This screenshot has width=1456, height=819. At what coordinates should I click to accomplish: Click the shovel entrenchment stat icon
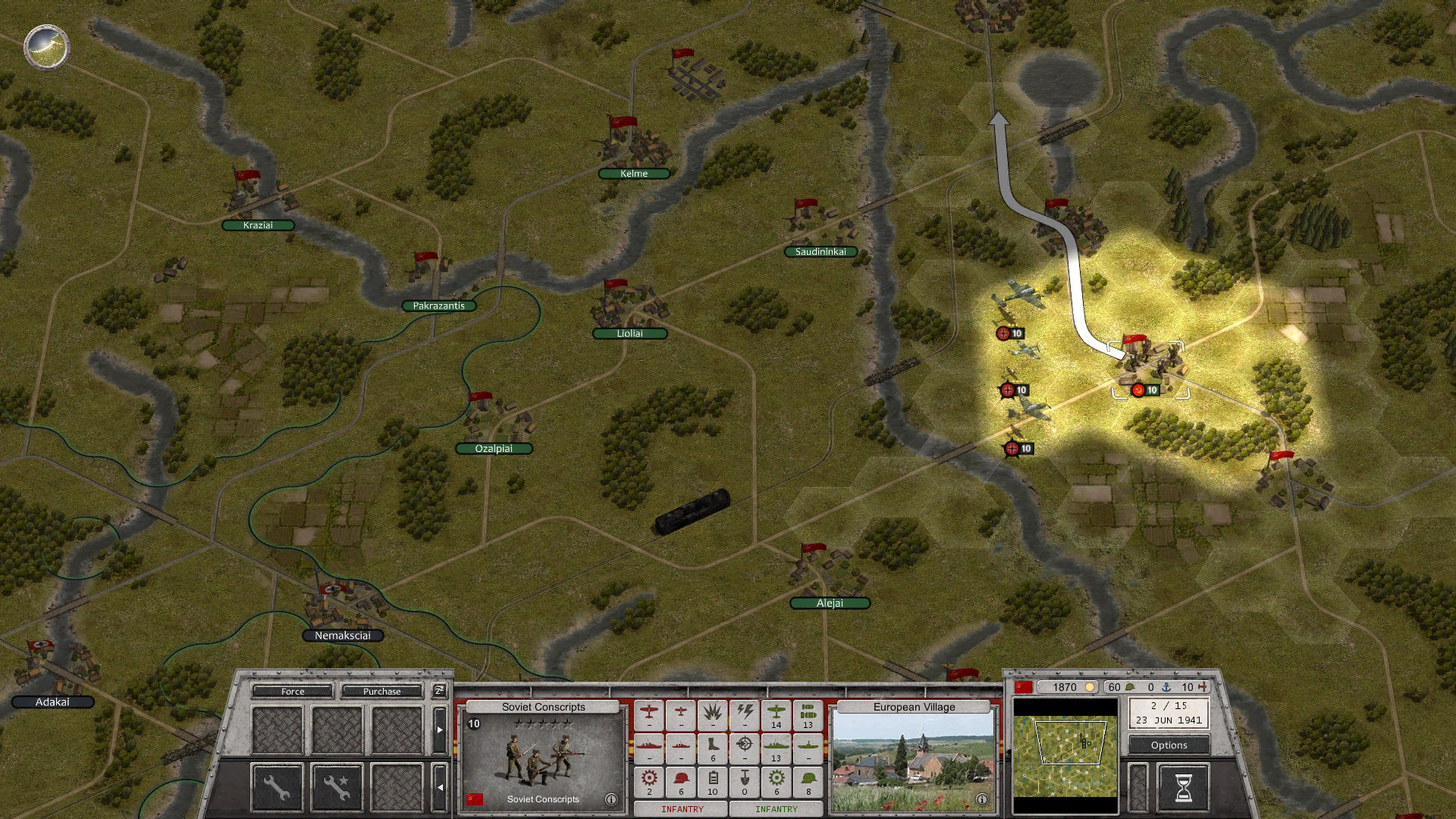pos(744,780)
